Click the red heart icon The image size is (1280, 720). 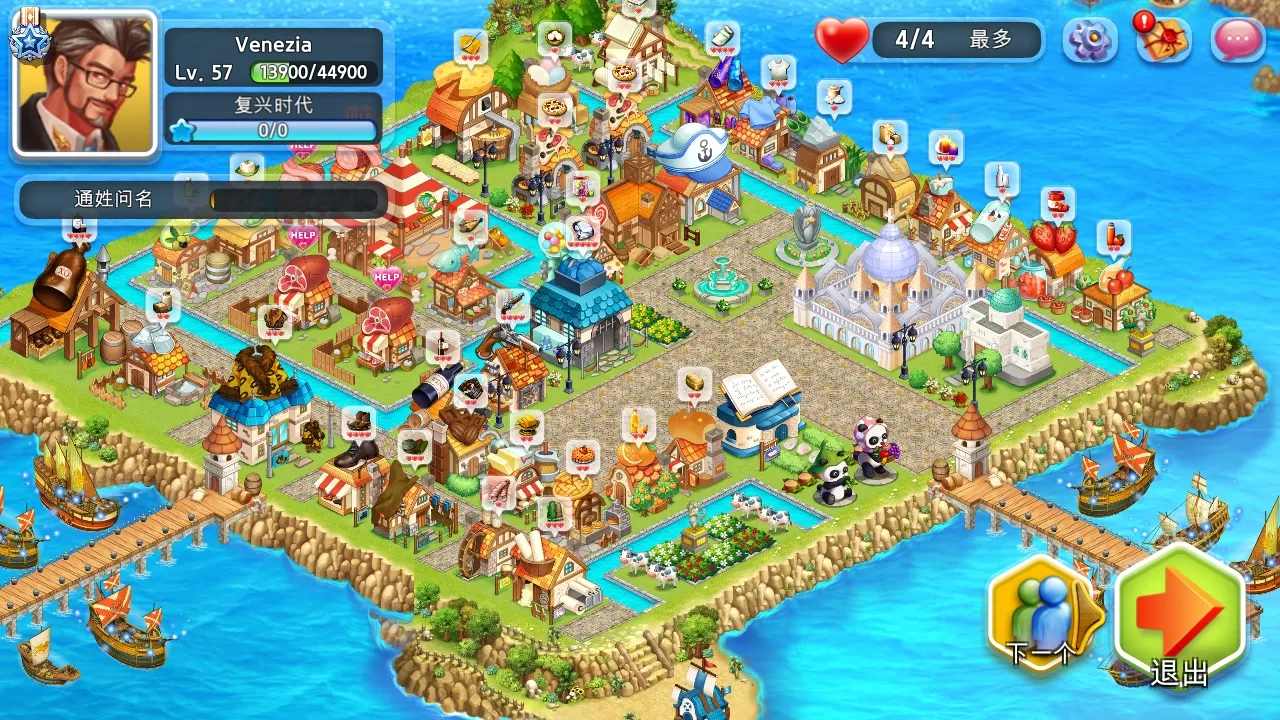(842, 40)
